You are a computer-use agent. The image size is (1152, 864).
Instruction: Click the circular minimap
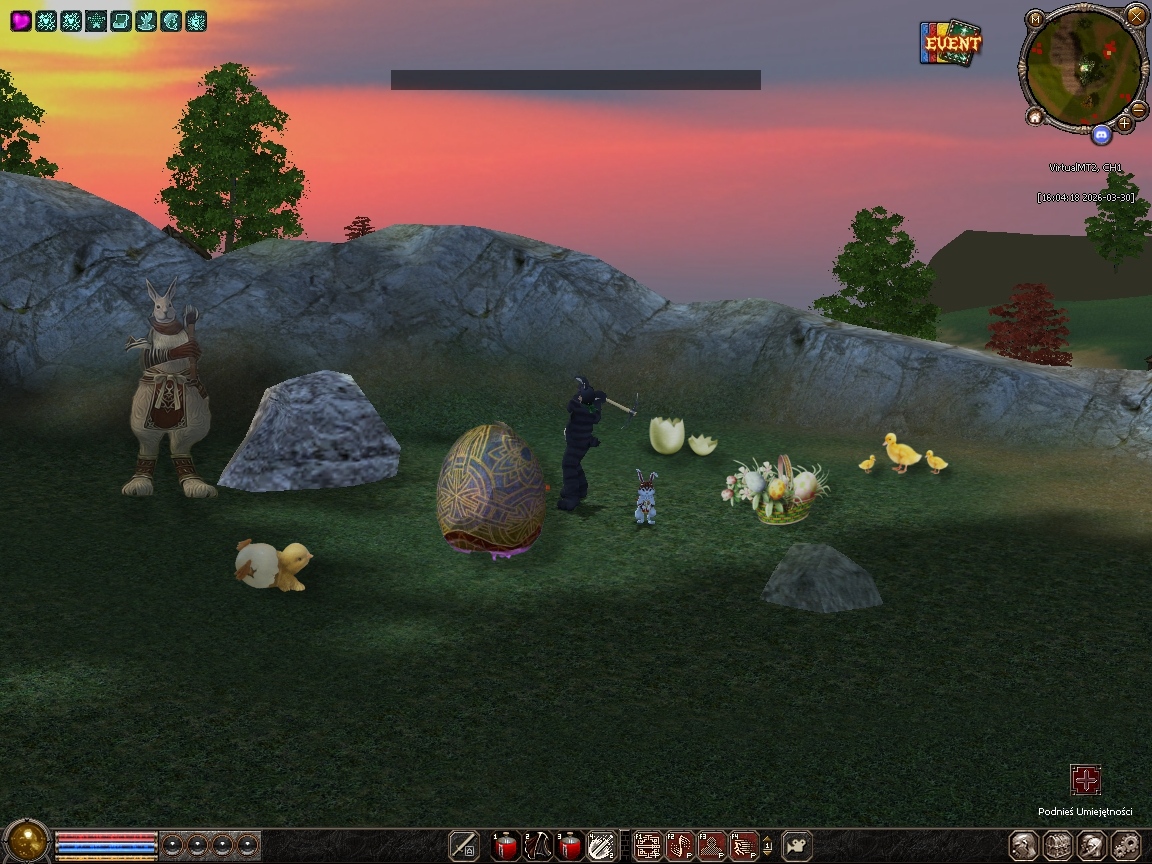(1084, 68)
